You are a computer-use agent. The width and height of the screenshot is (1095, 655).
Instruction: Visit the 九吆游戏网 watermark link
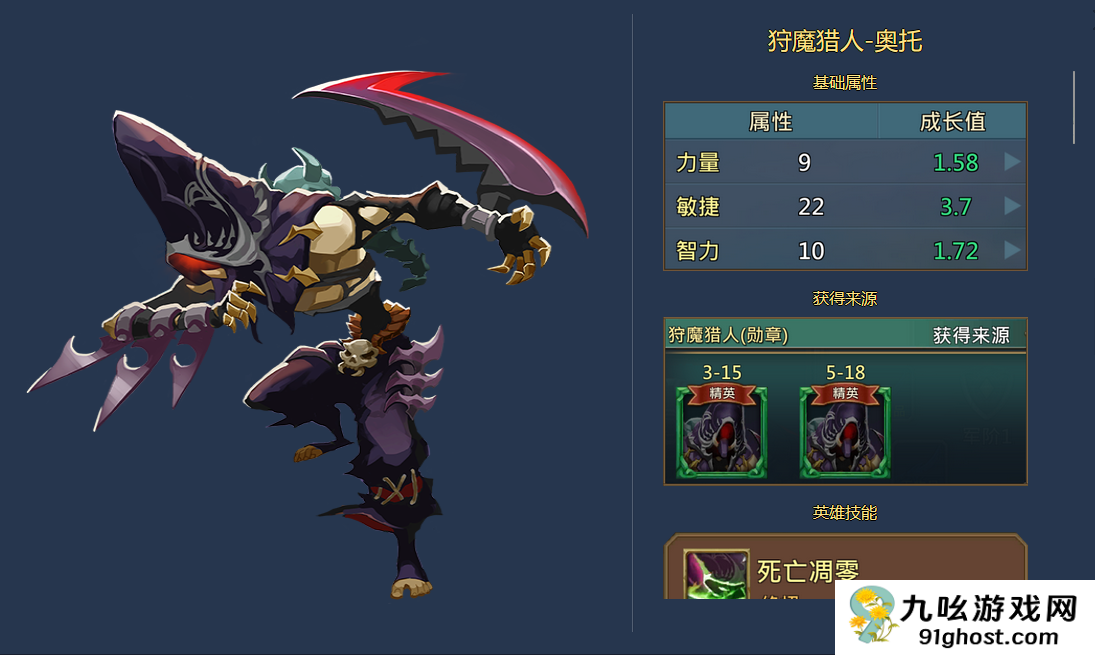click(x=965, y=618)
